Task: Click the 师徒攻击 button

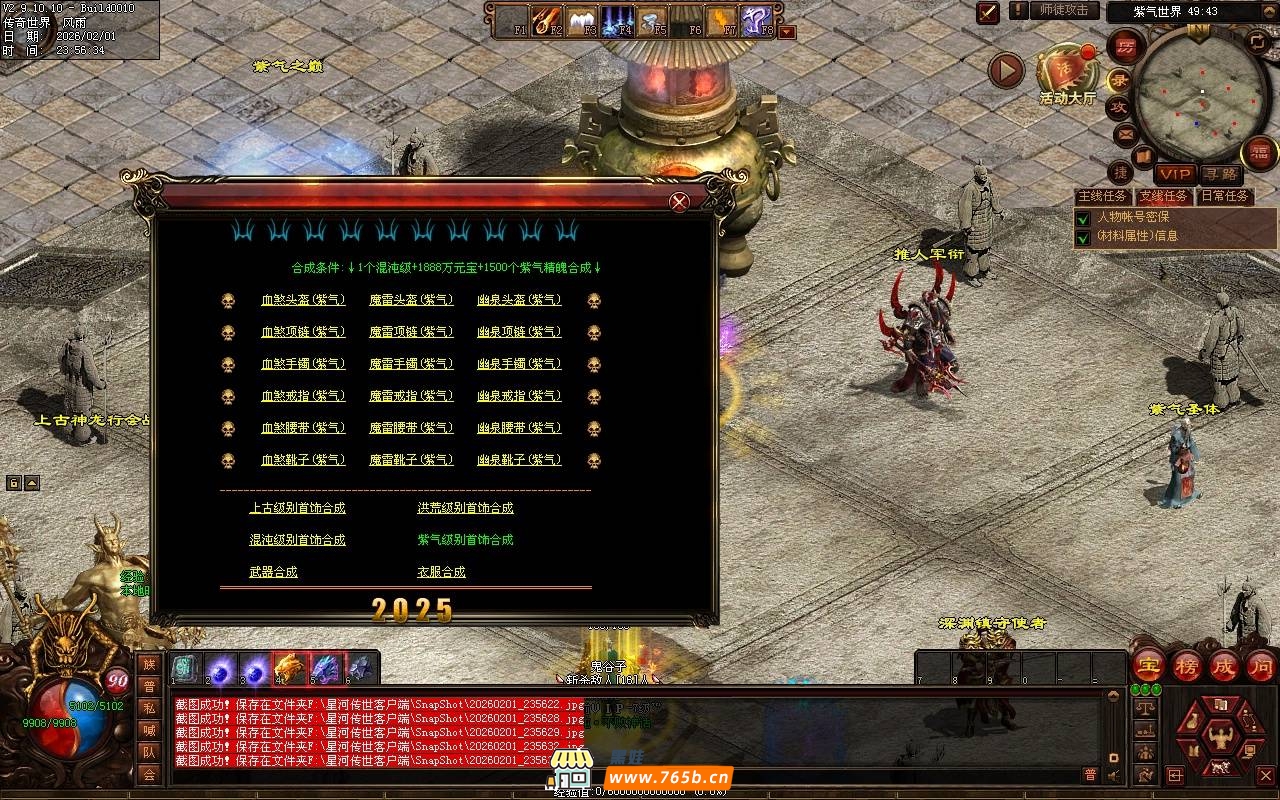Action: pos(1063,10)
